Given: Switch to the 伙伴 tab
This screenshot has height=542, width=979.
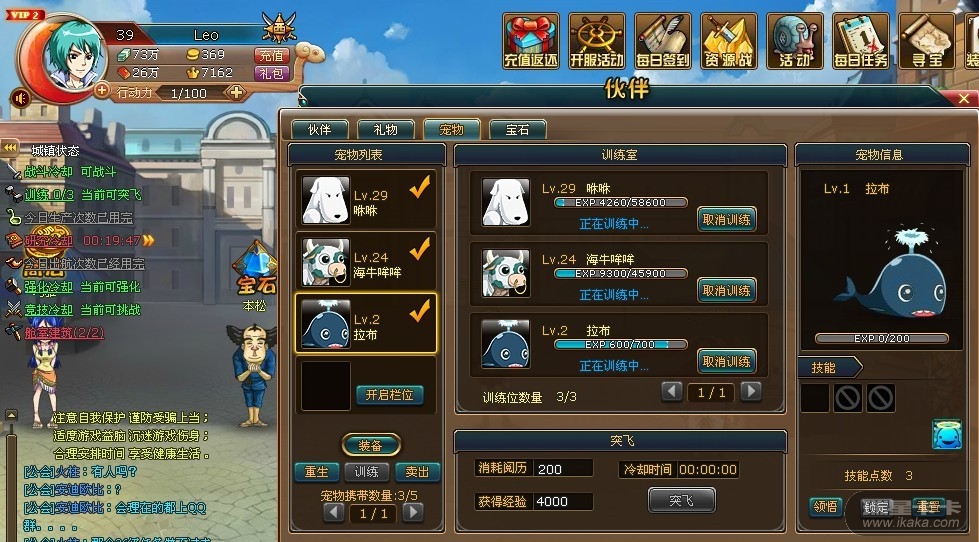Looking at the screenshot, I should [x=319, y=130].
